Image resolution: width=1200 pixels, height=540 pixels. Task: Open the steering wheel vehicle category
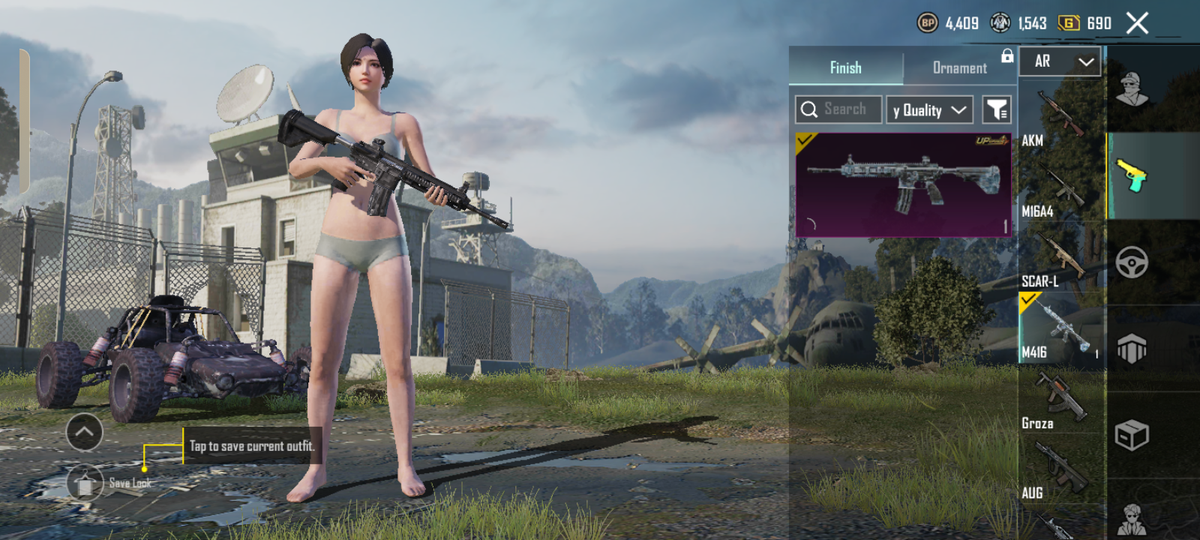pos(1132,263)
